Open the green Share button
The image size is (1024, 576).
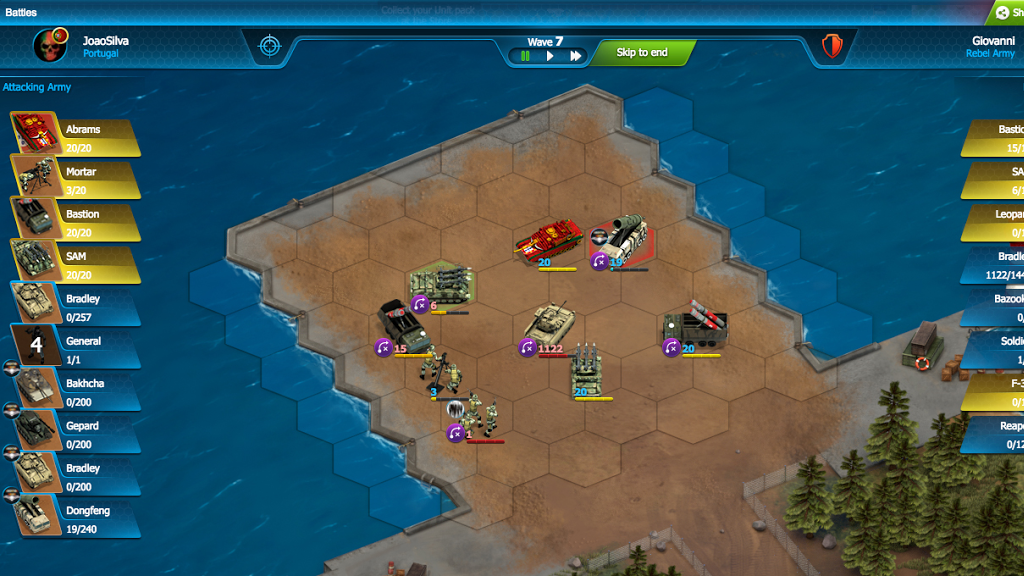(x=1005, y=12)
